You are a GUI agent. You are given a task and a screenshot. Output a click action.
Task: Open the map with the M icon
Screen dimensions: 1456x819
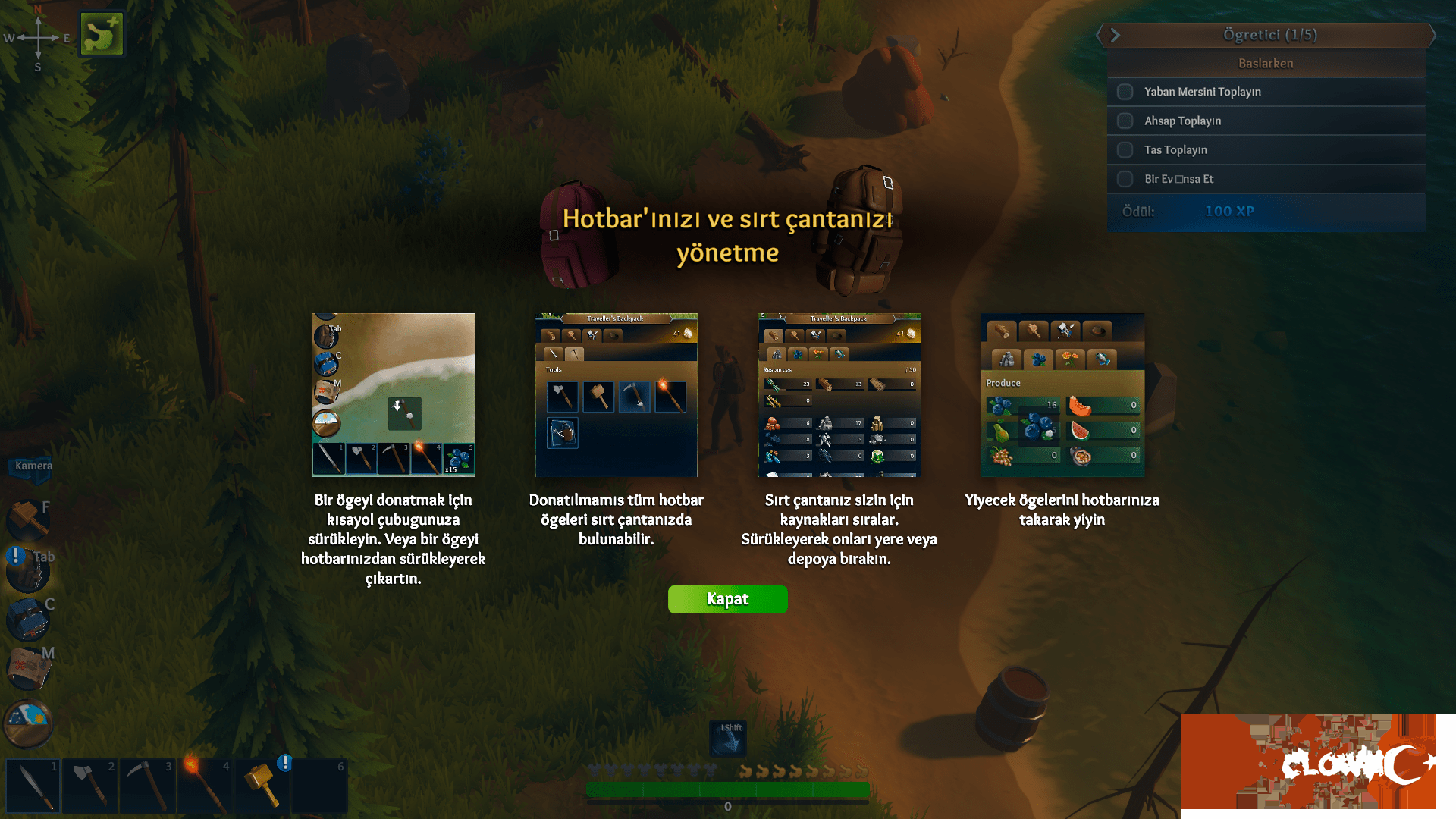(27, 667)
